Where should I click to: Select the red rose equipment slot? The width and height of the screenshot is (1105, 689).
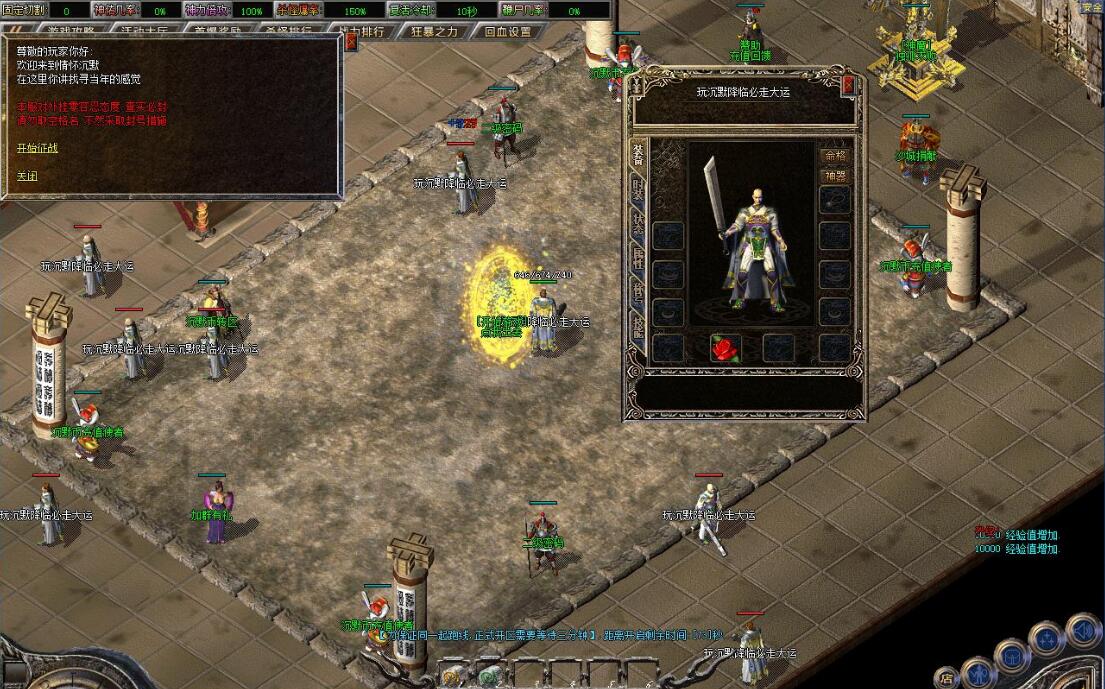(724, 348)
